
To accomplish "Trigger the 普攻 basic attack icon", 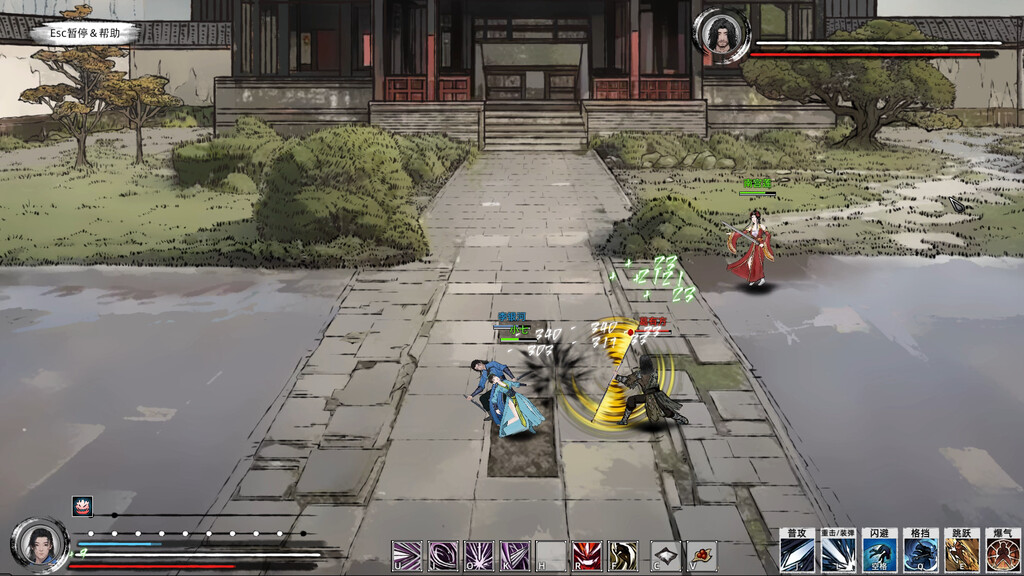I will click(796, 551).
